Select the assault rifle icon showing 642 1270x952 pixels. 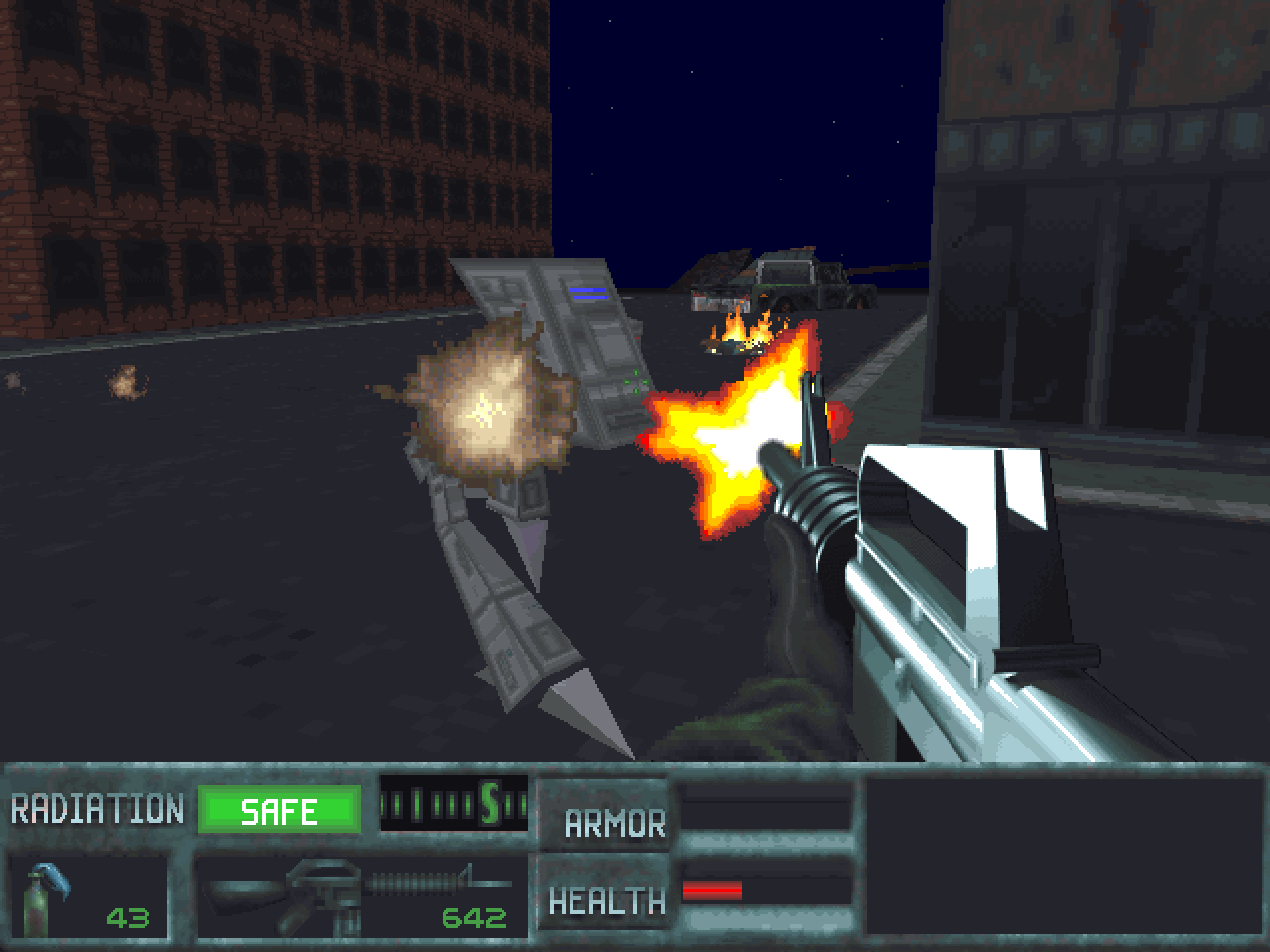(x=317, y=888)
